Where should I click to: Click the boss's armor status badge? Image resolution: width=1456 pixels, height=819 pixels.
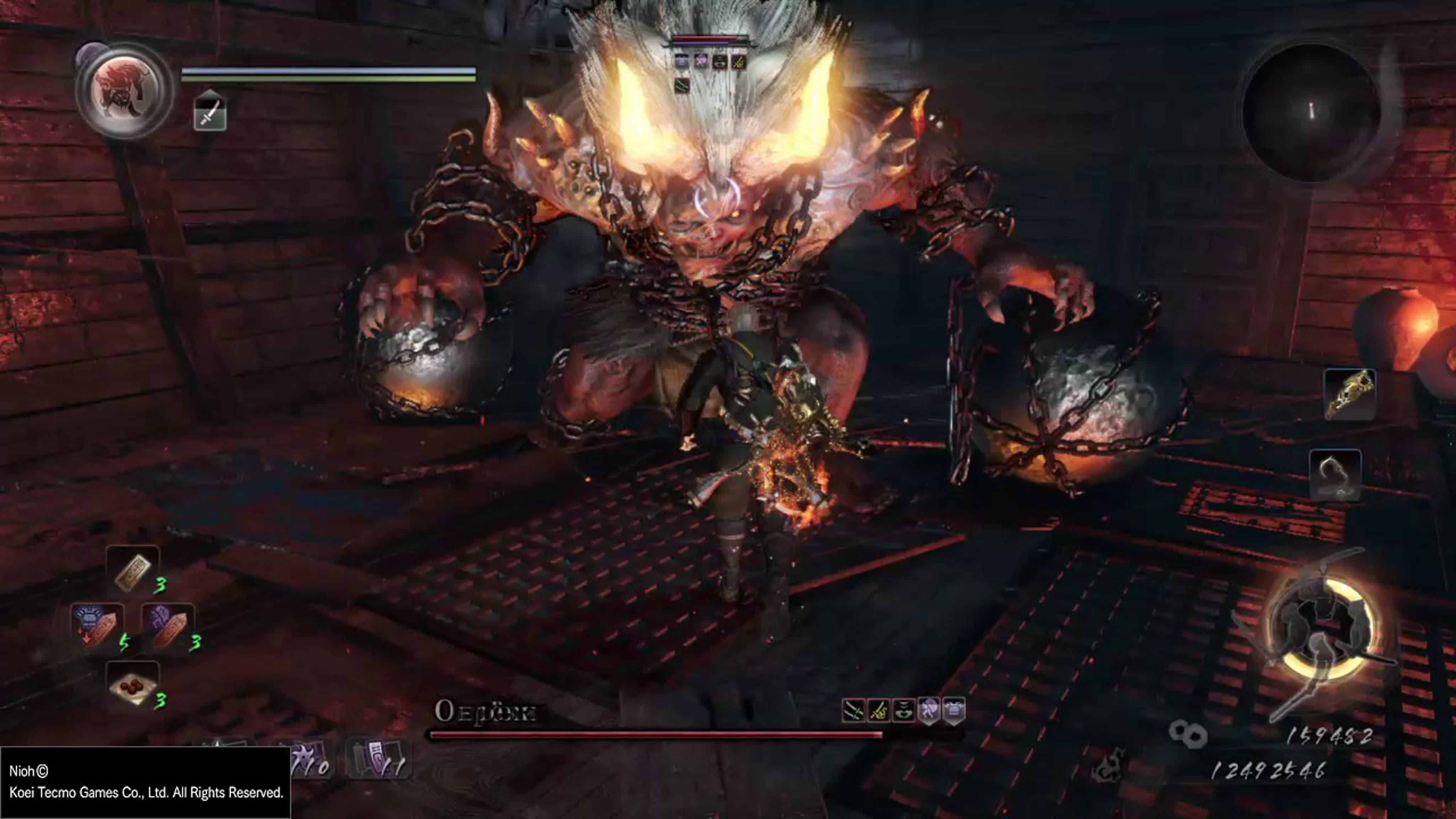click(x=954, y=711)
